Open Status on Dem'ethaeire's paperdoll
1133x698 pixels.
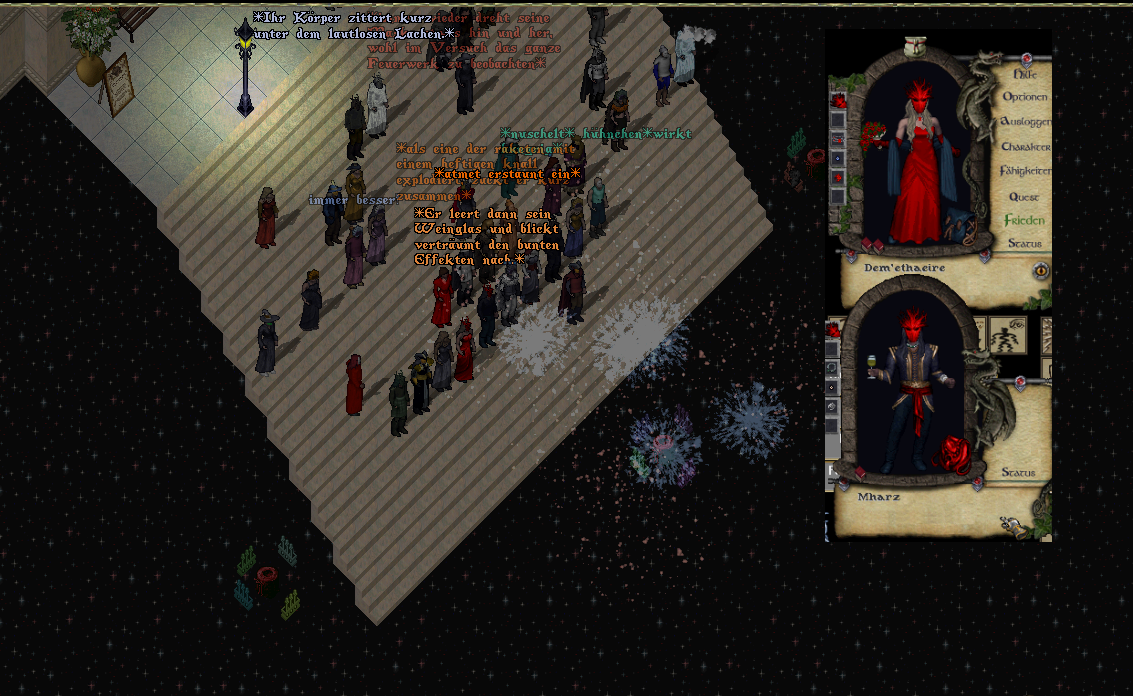coord(1024,243)
